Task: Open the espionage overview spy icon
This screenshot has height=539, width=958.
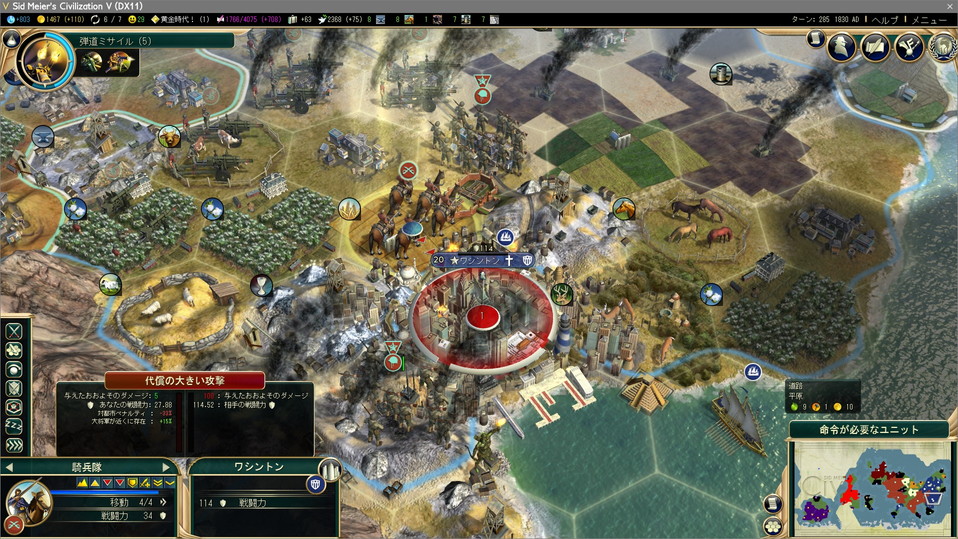Action: [x=843, y=46]
